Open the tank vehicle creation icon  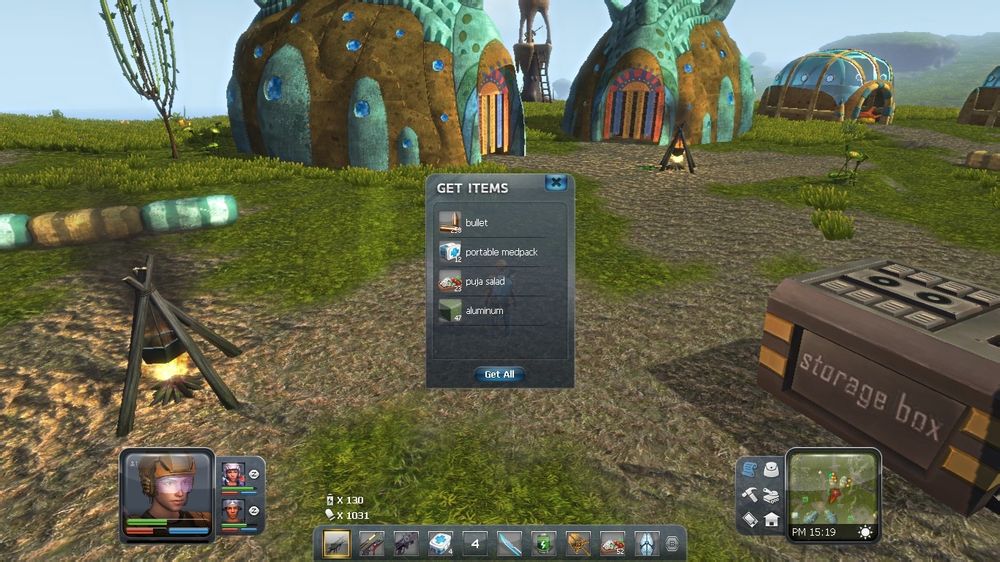coord(772,495)
